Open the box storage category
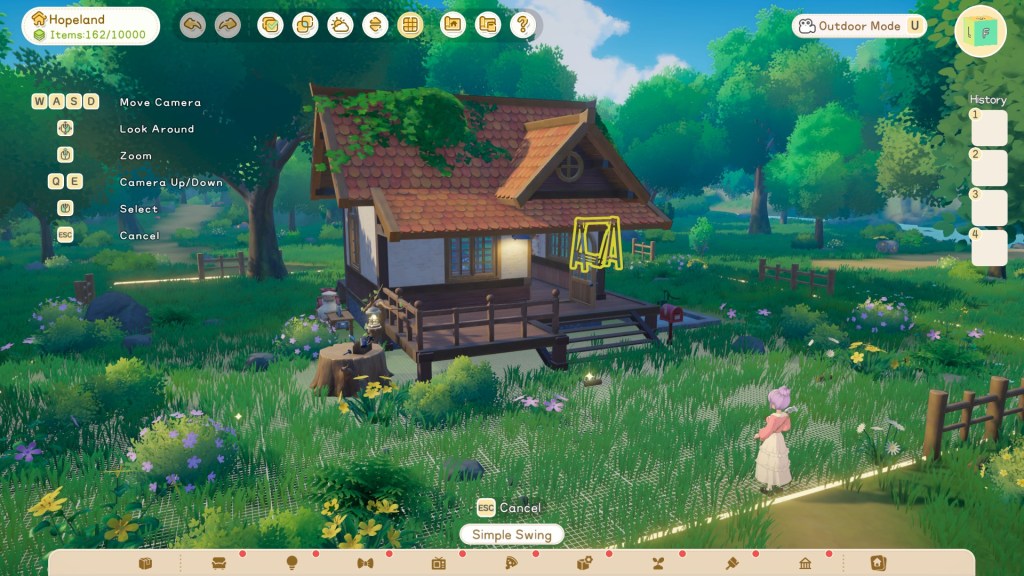 click(146, 564)
